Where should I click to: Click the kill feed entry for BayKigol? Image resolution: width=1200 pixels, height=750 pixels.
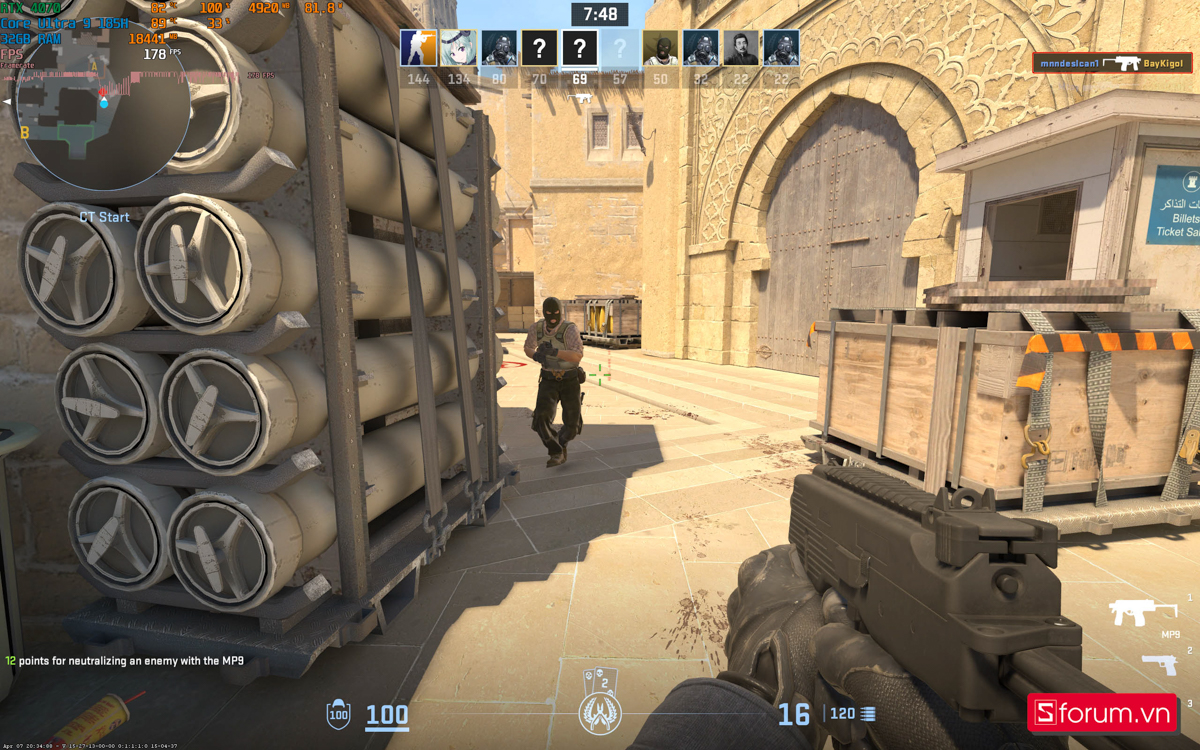click(x=1112, y=63)
